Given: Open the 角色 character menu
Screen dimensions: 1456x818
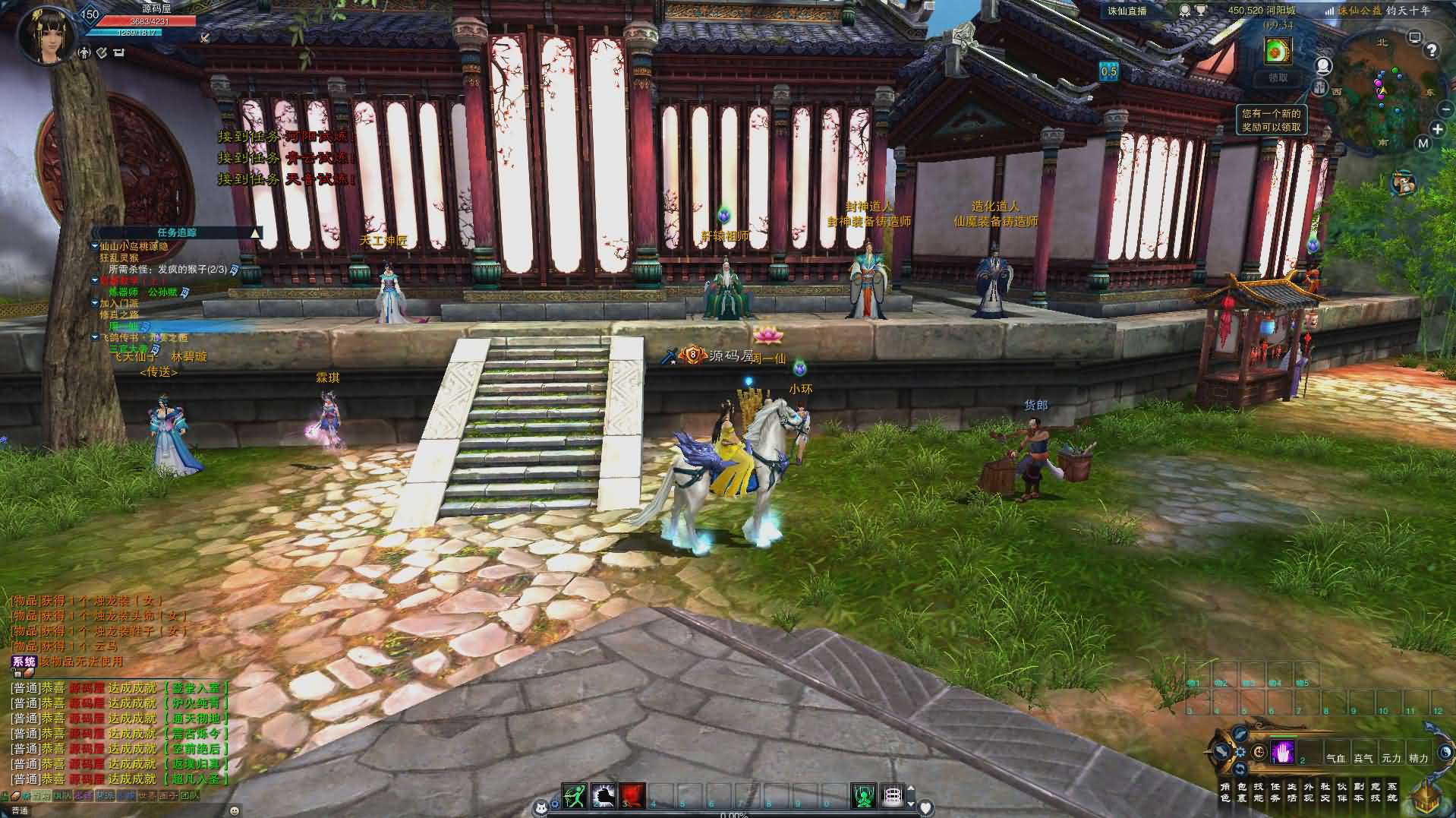Looking at the screenshot, I should (1224, 792).
